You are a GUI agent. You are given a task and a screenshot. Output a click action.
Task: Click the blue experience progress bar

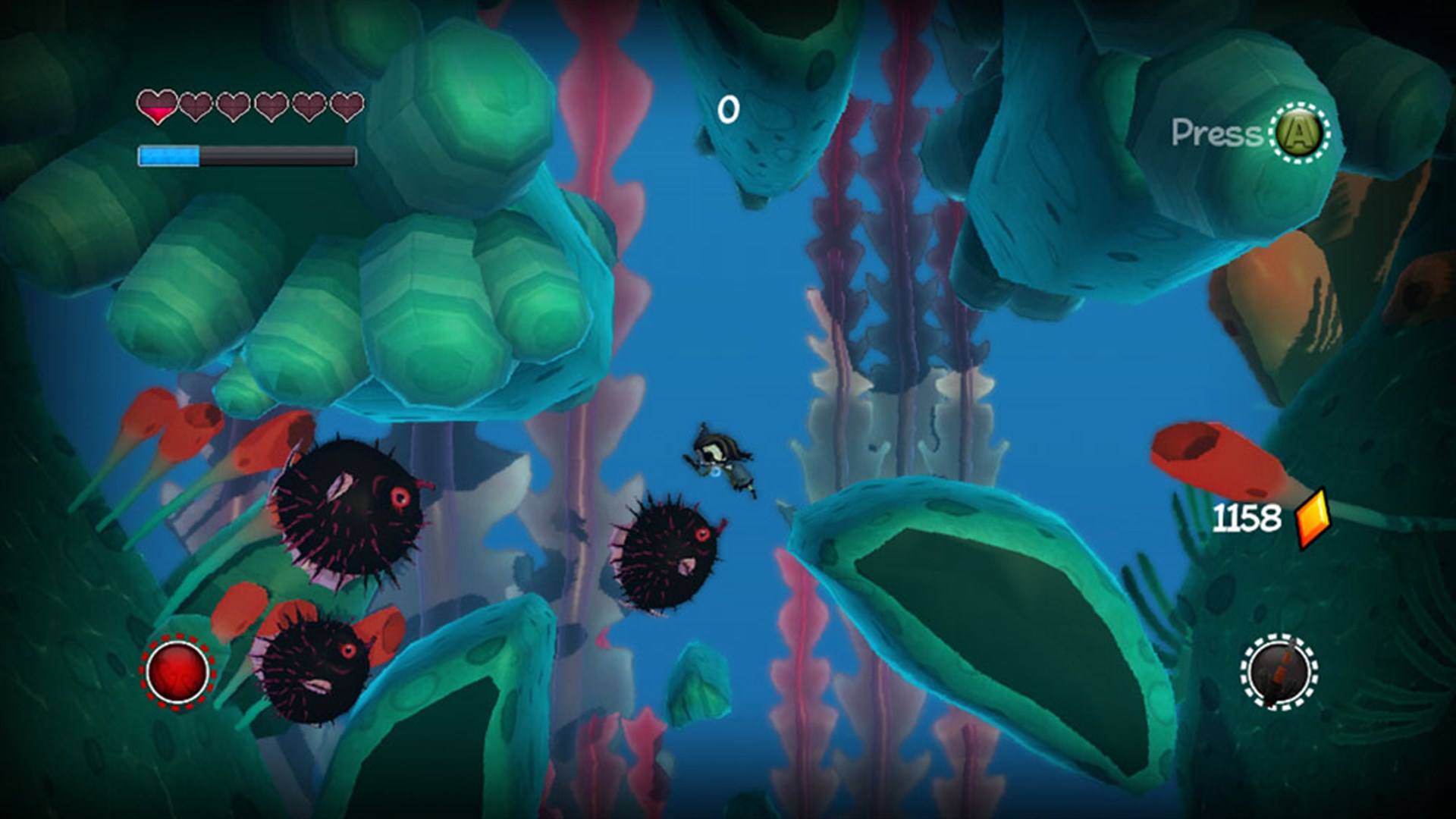click(x=171, y=154)
